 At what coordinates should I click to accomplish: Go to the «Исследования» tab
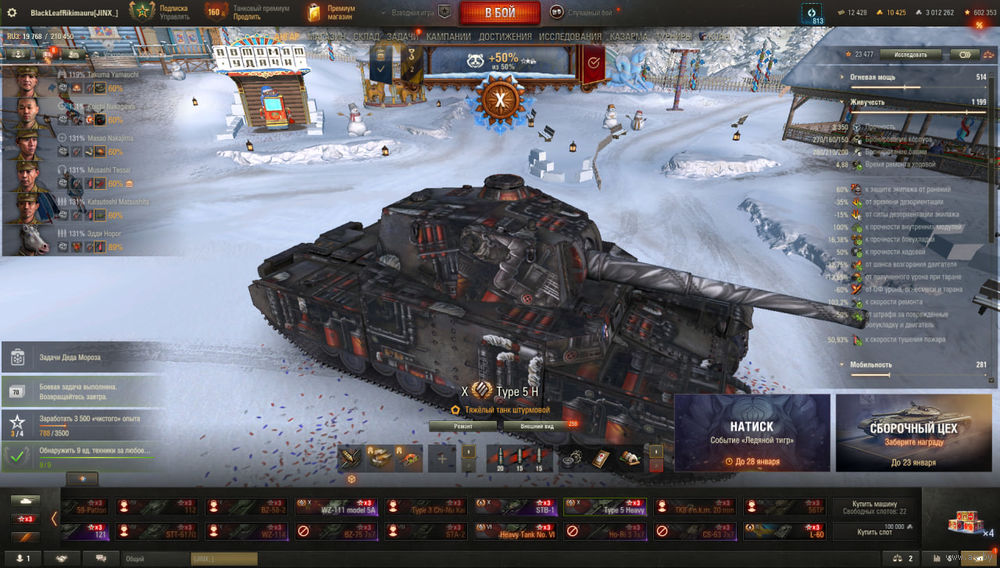click(x=570, y=37)
